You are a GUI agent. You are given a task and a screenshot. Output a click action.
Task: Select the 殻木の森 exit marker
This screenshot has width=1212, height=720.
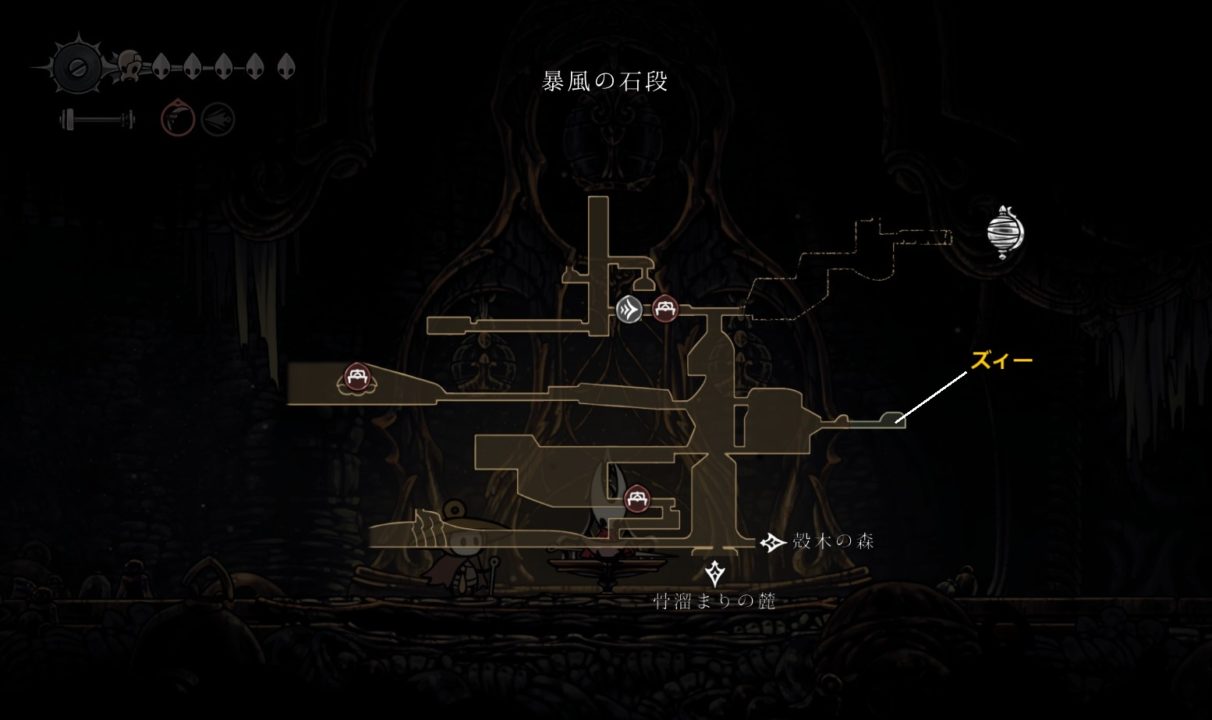[x=772, y=542]
